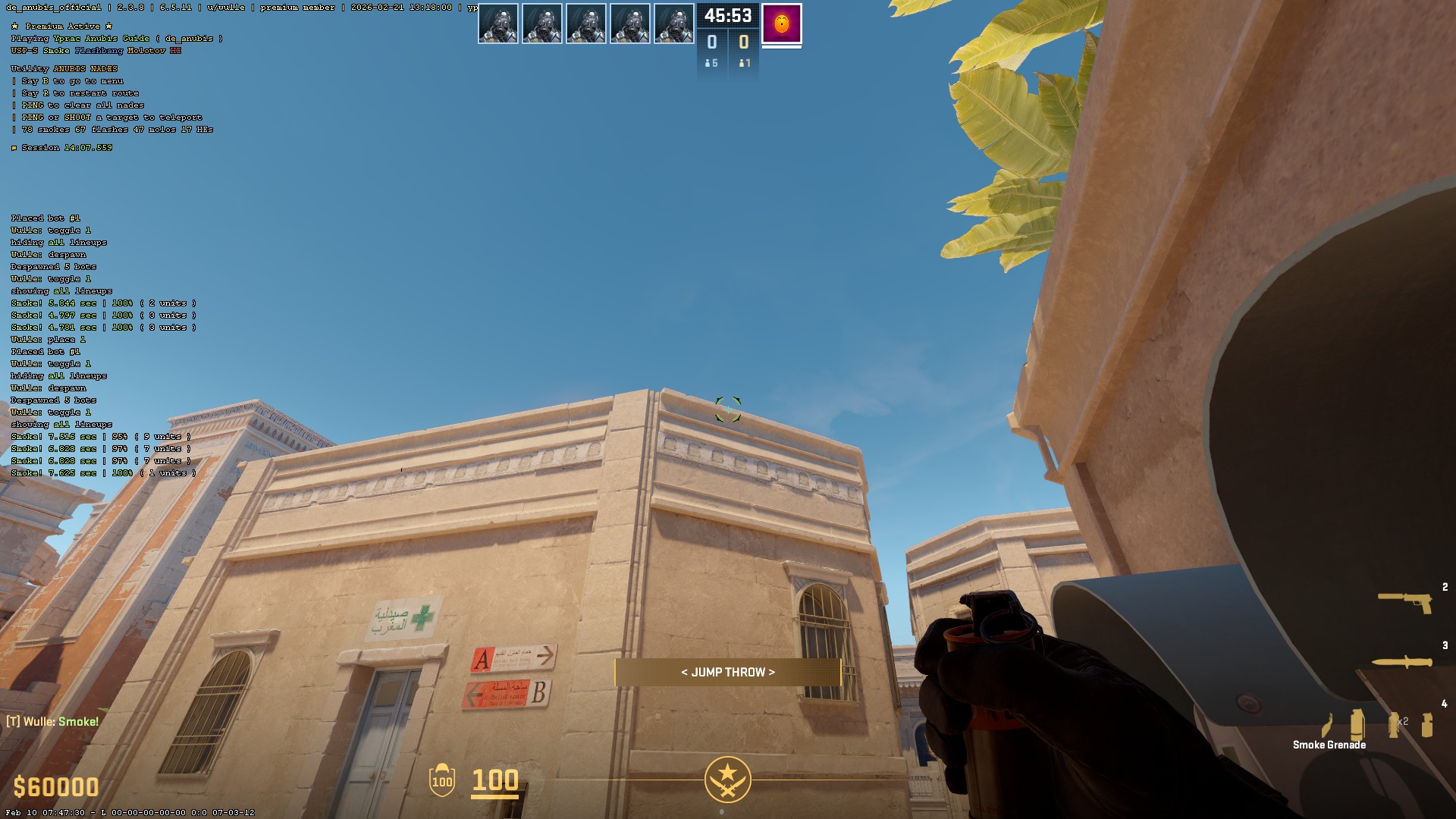This screenshot has height=819, width=1456.
Task: Click the yellow T player-count icon showing 1
Action: (745, 63)
